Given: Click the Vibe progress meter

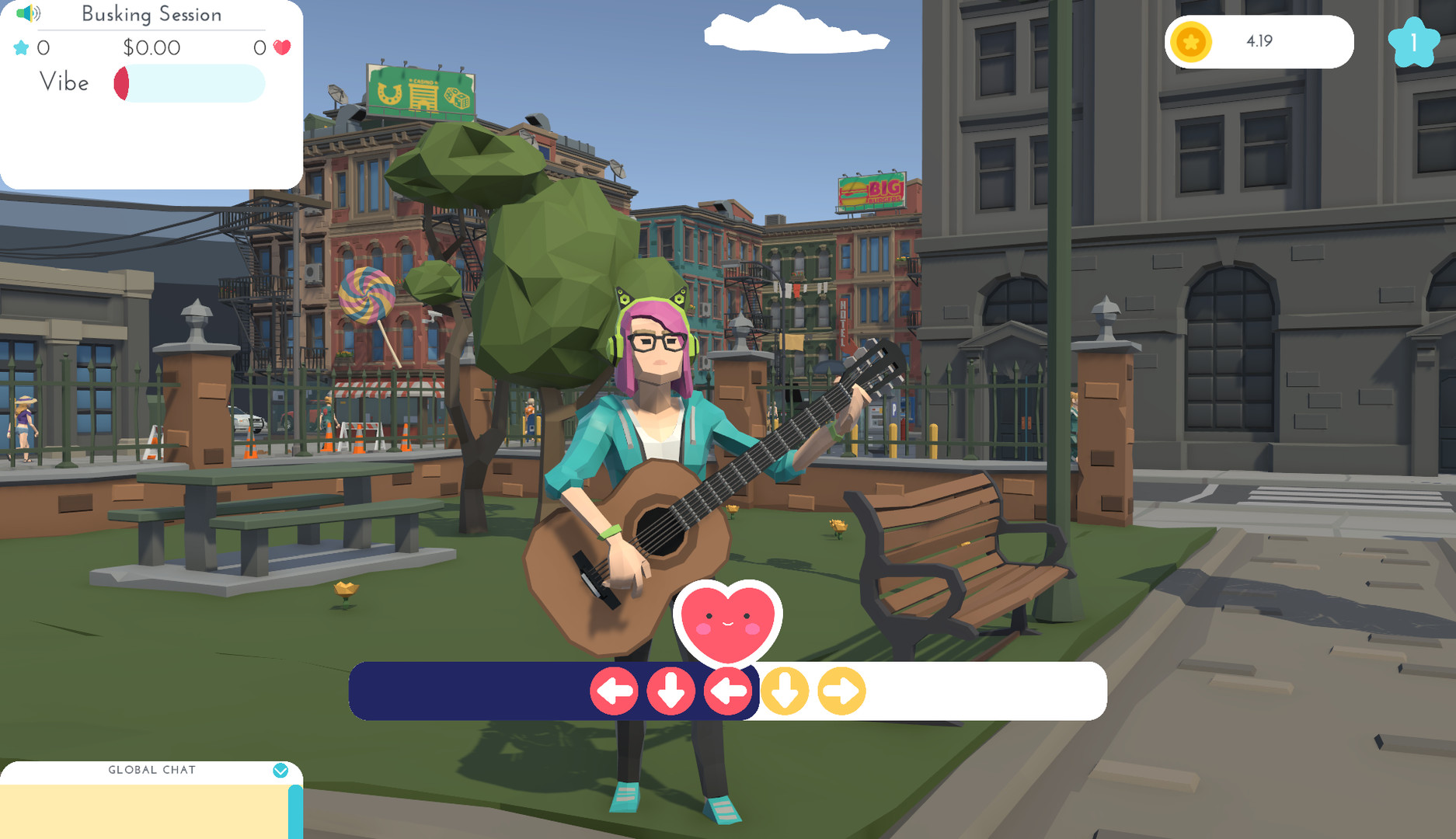Looking at the screenshot, I should coord(189,83).
